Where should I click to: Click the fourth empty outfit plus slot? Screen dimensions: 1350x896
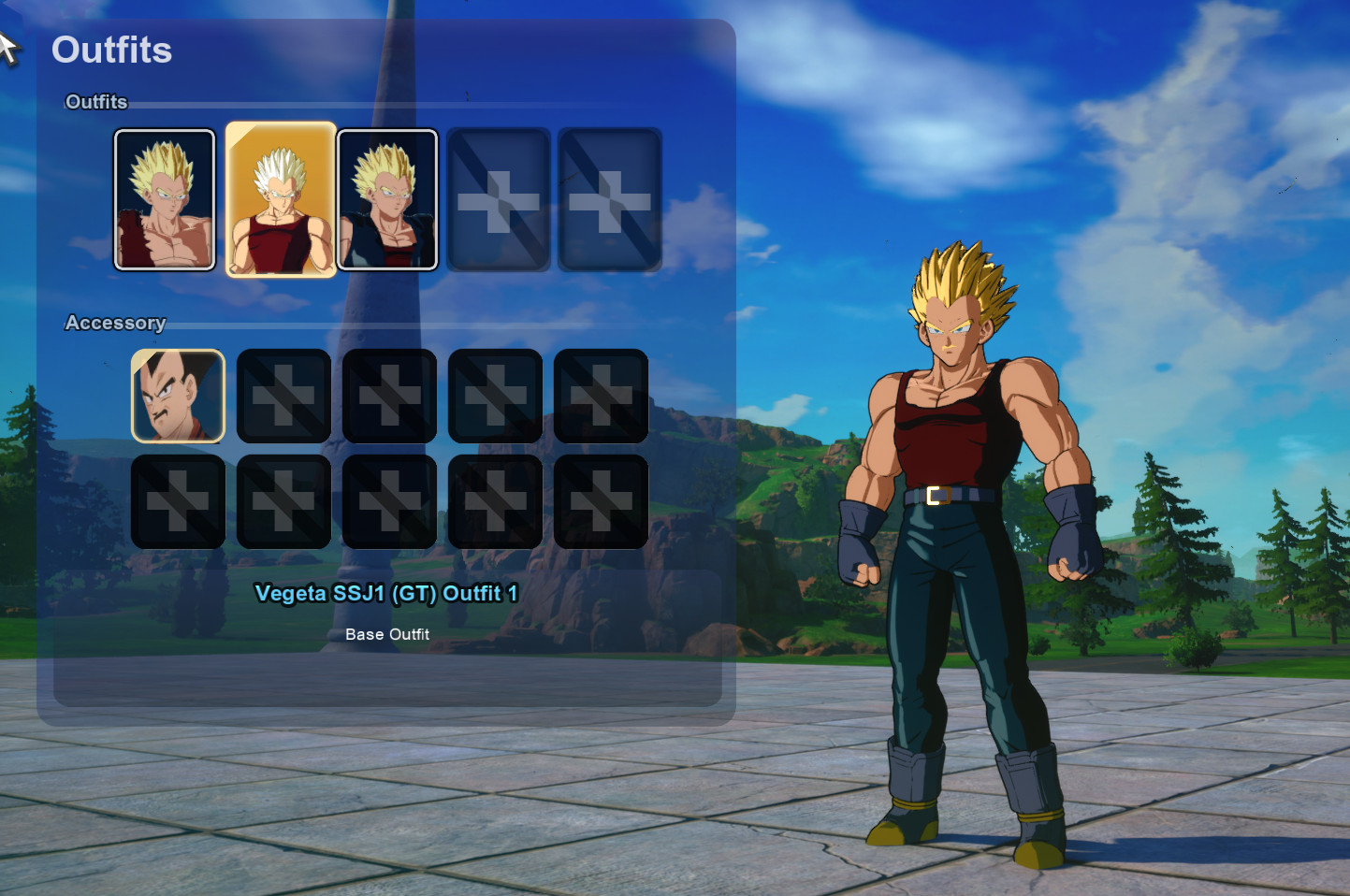pyautogui.click(x=498, y=199)
